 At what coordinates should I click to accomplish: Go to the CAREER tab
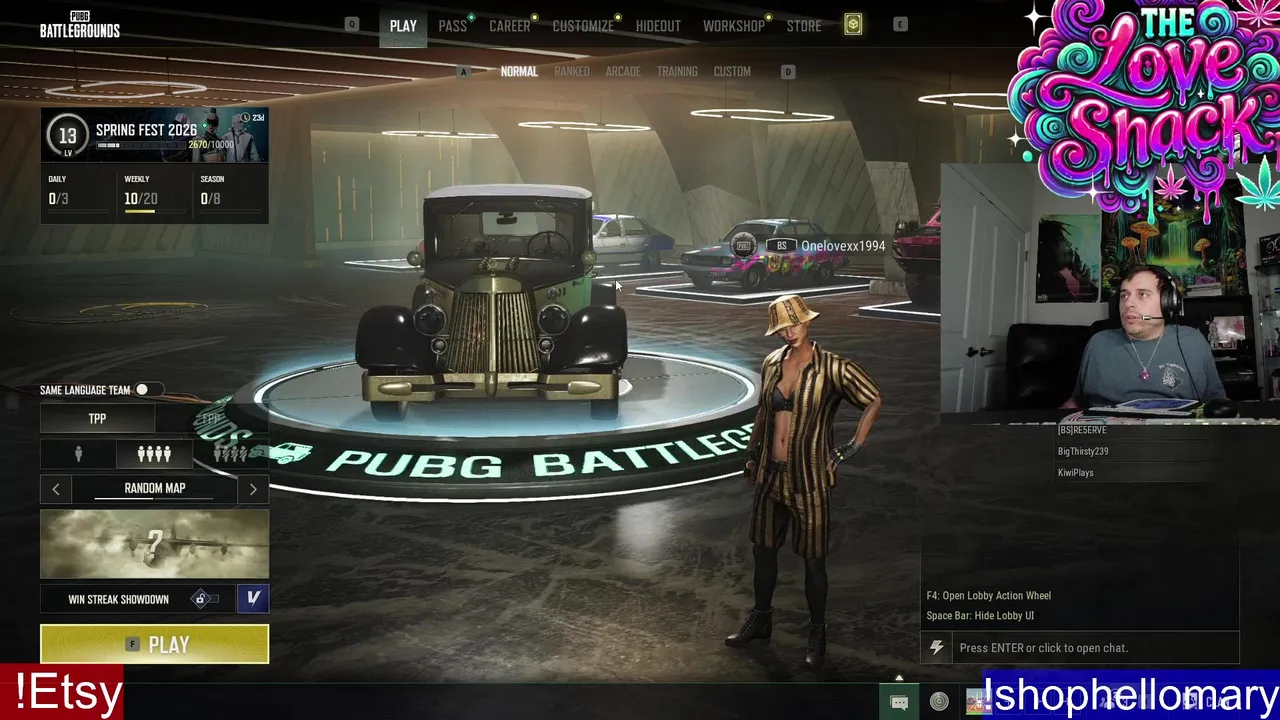pos(509,26)
